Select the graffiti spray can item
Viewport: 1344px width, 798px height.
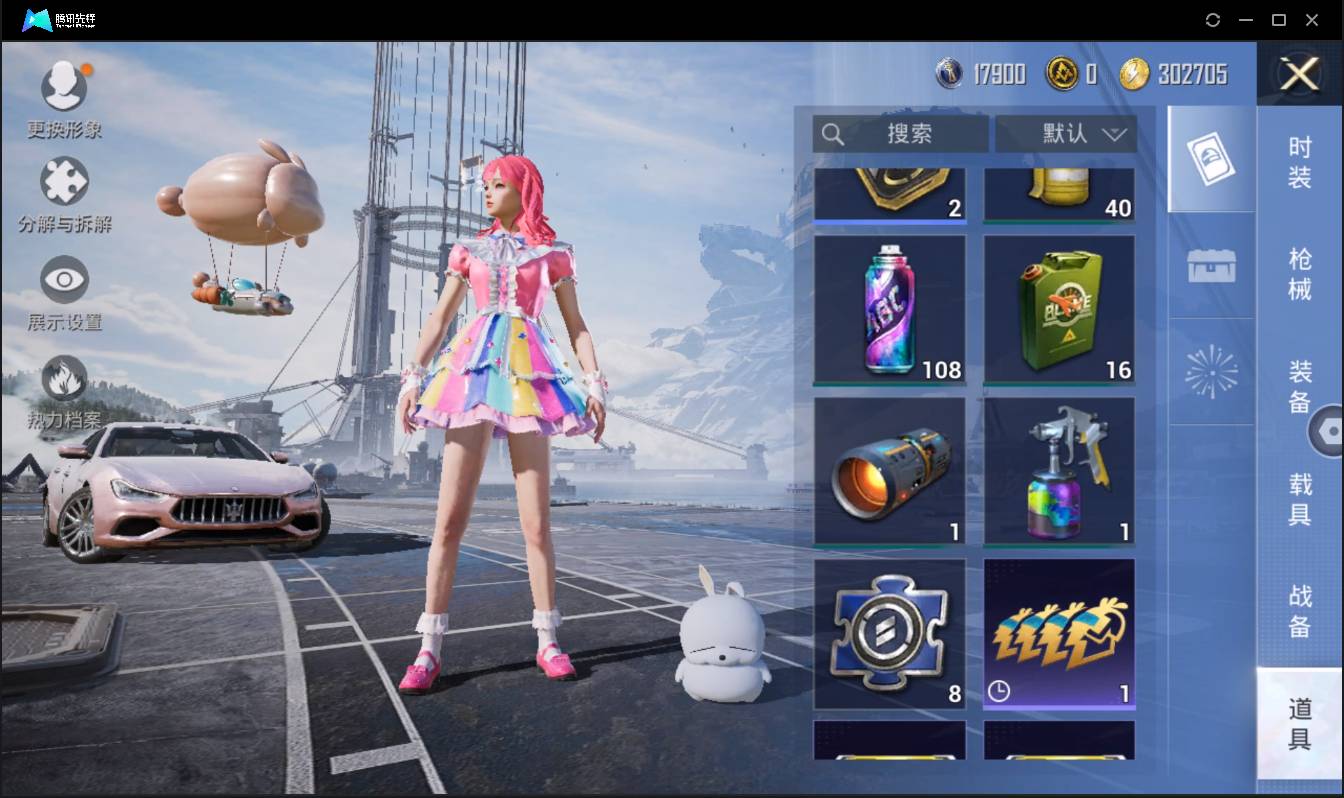[x=889, y=310]
